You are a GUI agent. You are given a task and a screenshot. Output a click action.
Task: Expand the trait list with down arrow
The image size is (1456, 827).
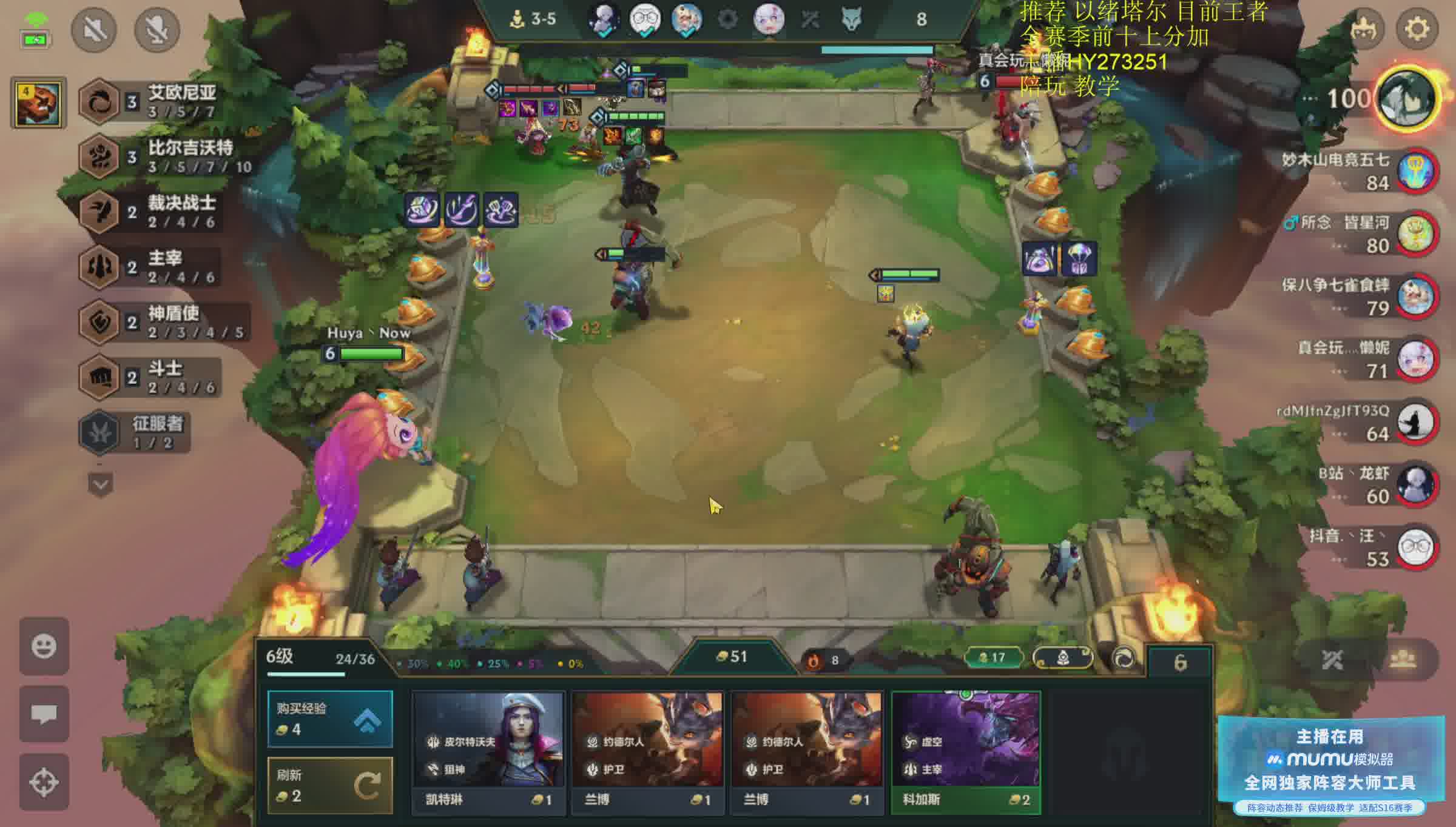click(x=101, y=485)
